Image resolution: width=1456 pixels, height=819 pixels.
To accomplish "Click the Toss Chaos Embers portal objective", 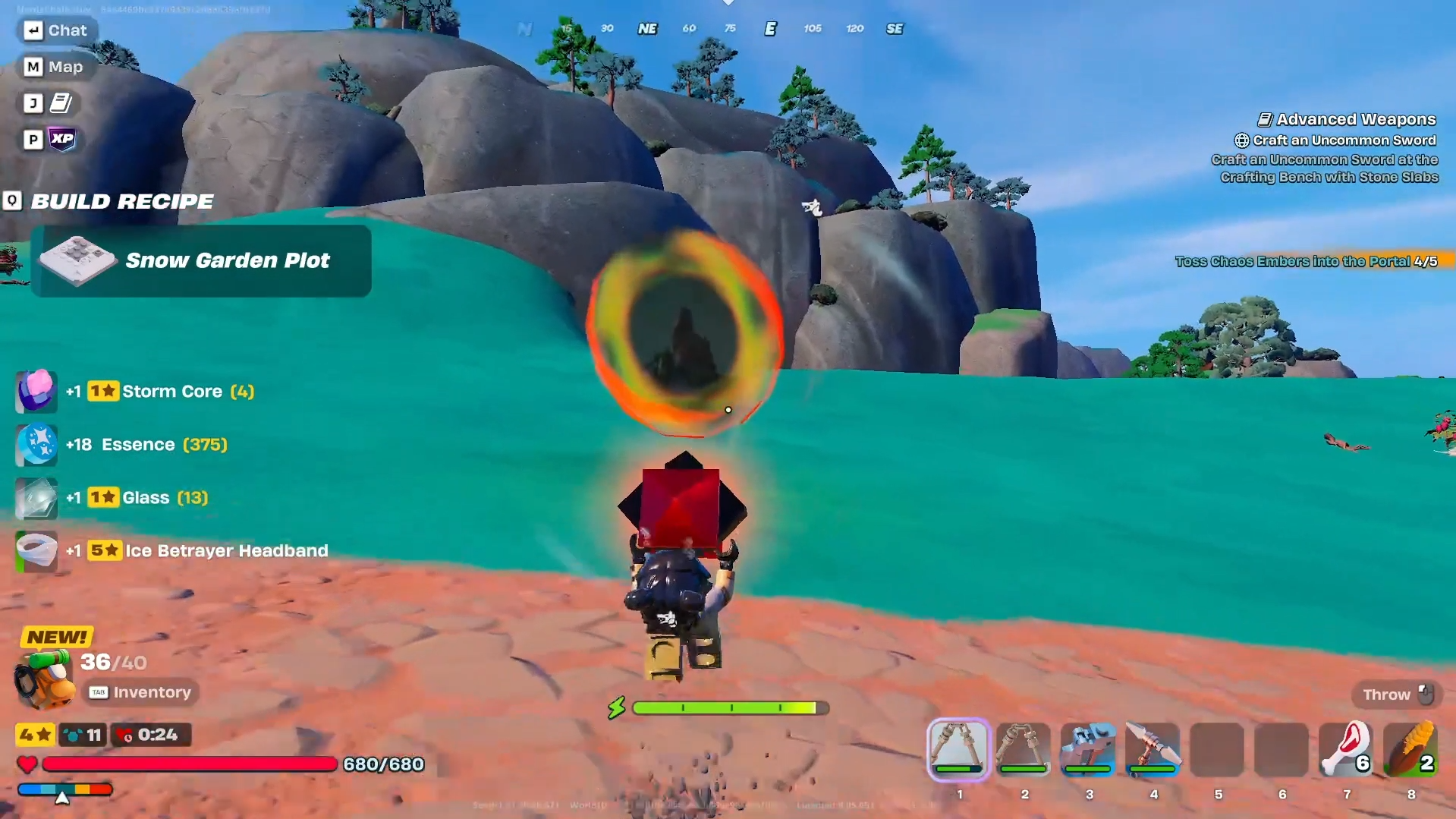I will tap(1308, 260).
